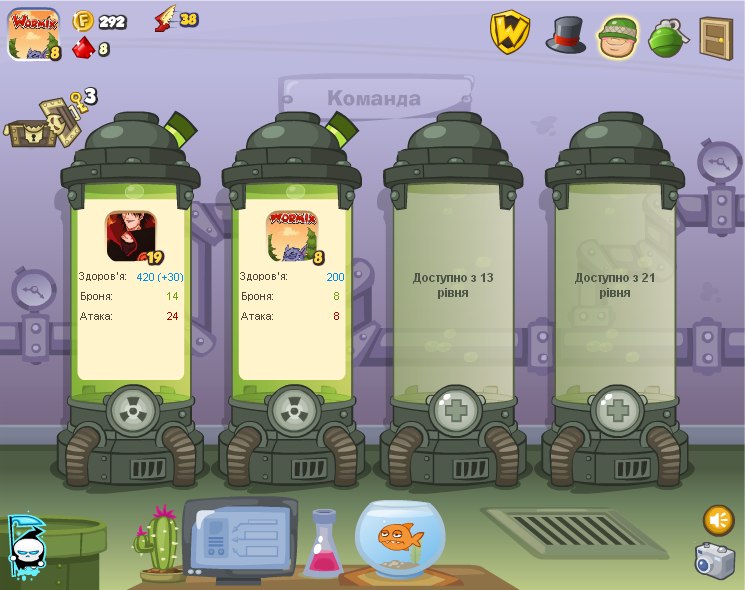
Task: Toggle the sound speaker button
Action: click(718, 520)
